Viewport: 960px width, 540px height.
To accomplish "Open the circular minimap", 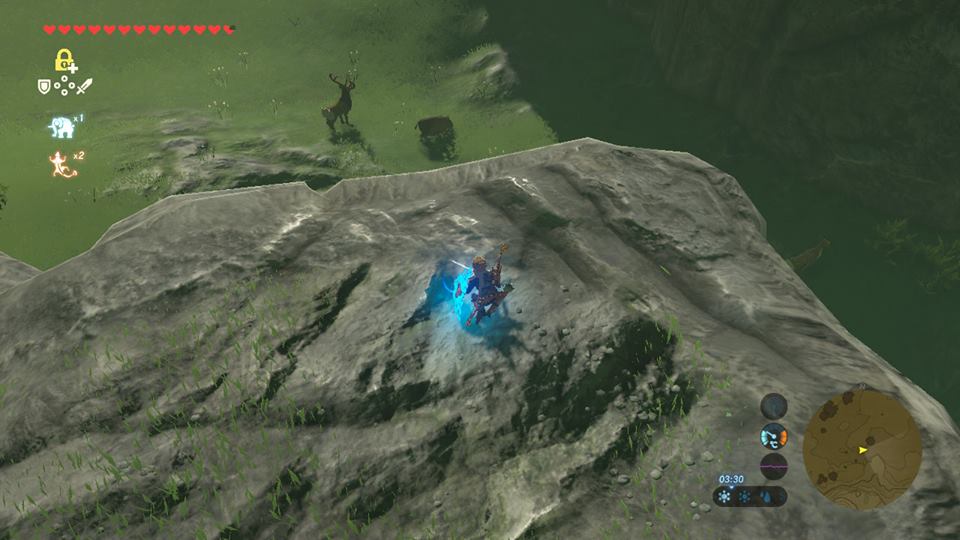I will click(862, 449).
